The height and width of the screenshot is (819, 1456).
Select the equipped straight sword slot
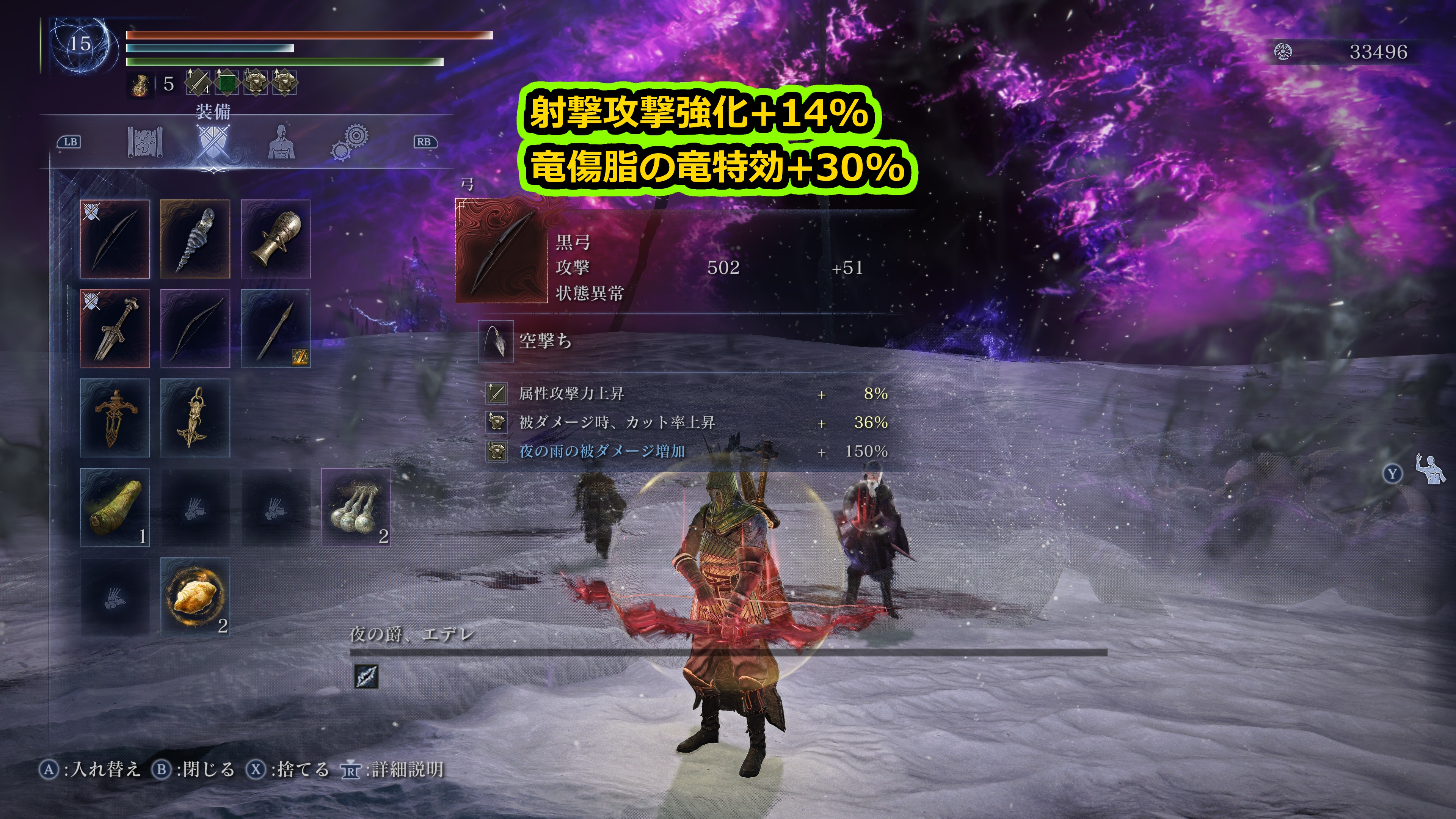(x=115, y=328)
